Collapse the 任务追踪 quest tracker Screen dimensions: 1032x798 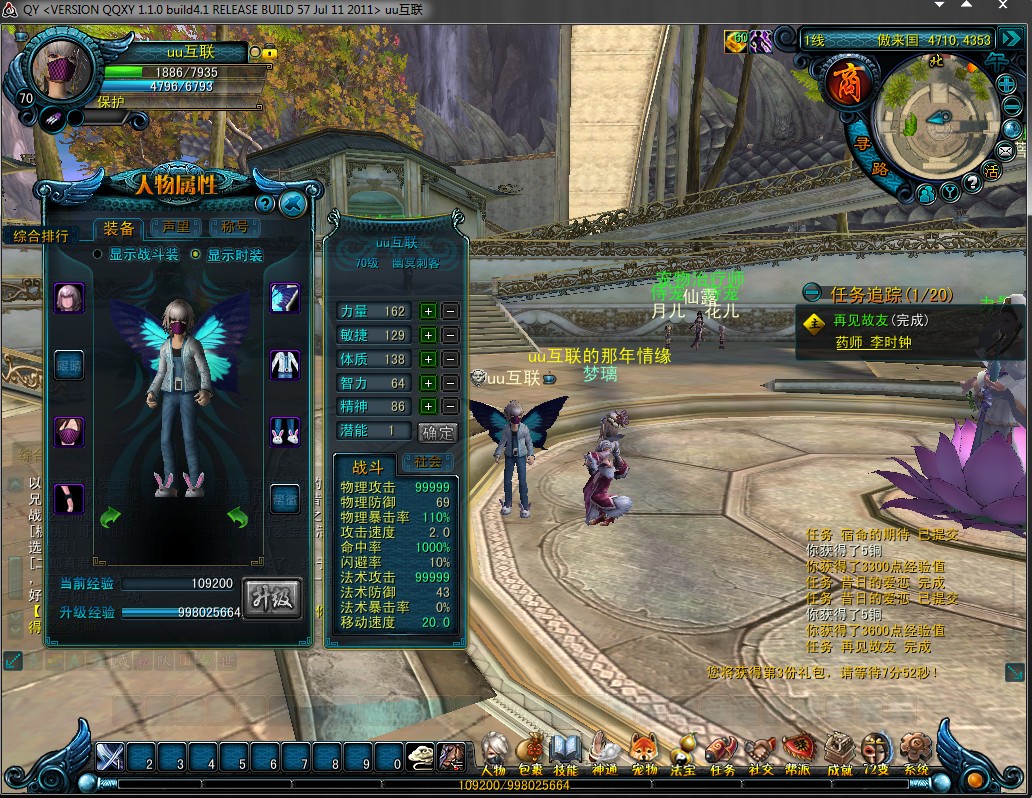tap(812, 294)
